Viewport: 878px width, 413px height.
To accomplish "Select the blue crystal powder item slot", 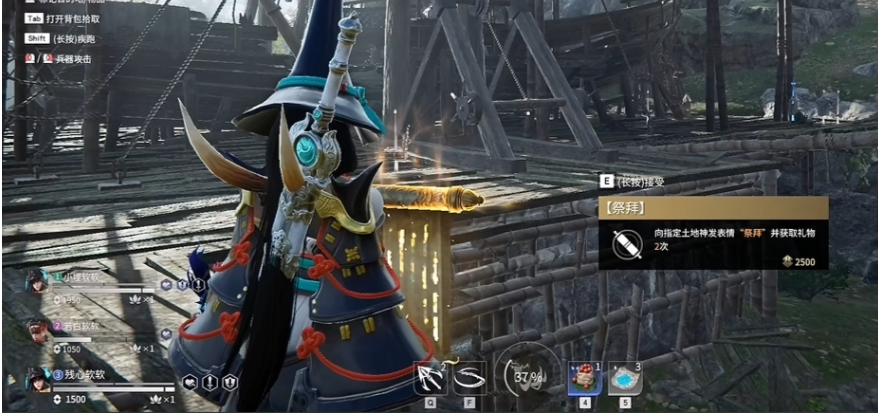I will (624, 378).
